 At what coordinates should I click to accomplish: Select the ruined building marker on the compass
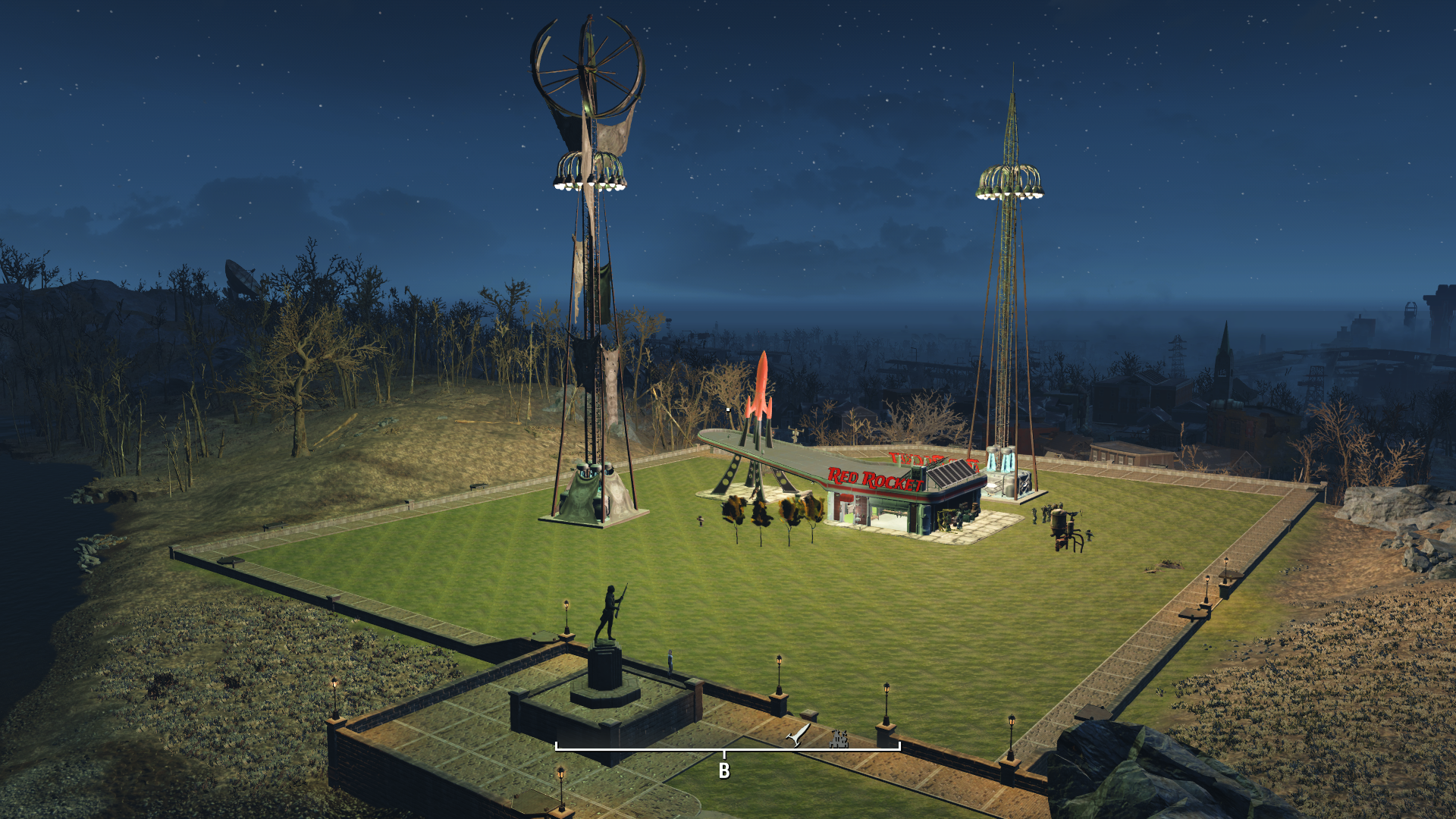pos(839,738)
